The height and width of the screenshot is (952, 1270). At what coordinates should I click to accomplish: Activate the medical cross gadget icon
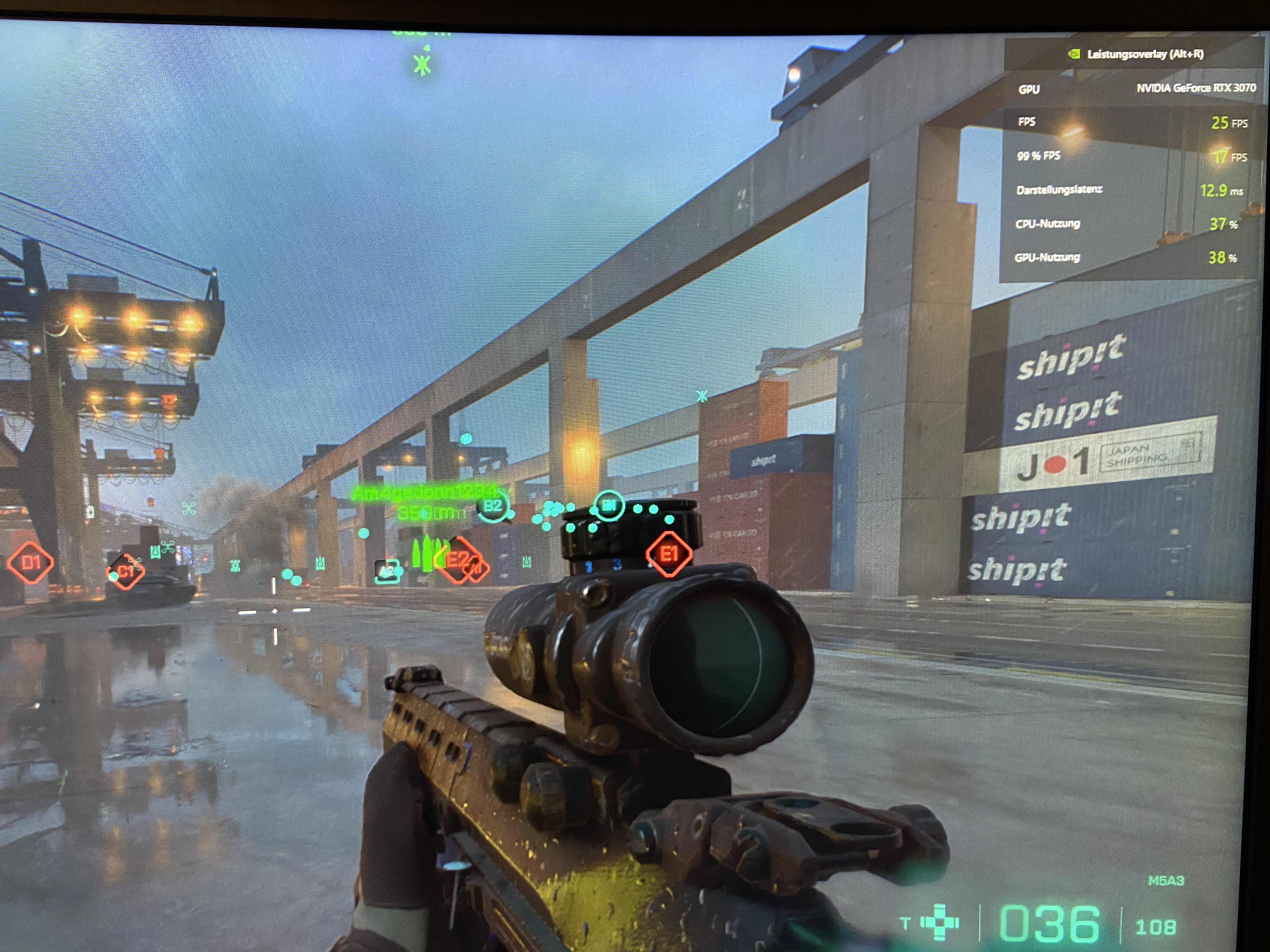pyautogui.click(x=939, y=922)
